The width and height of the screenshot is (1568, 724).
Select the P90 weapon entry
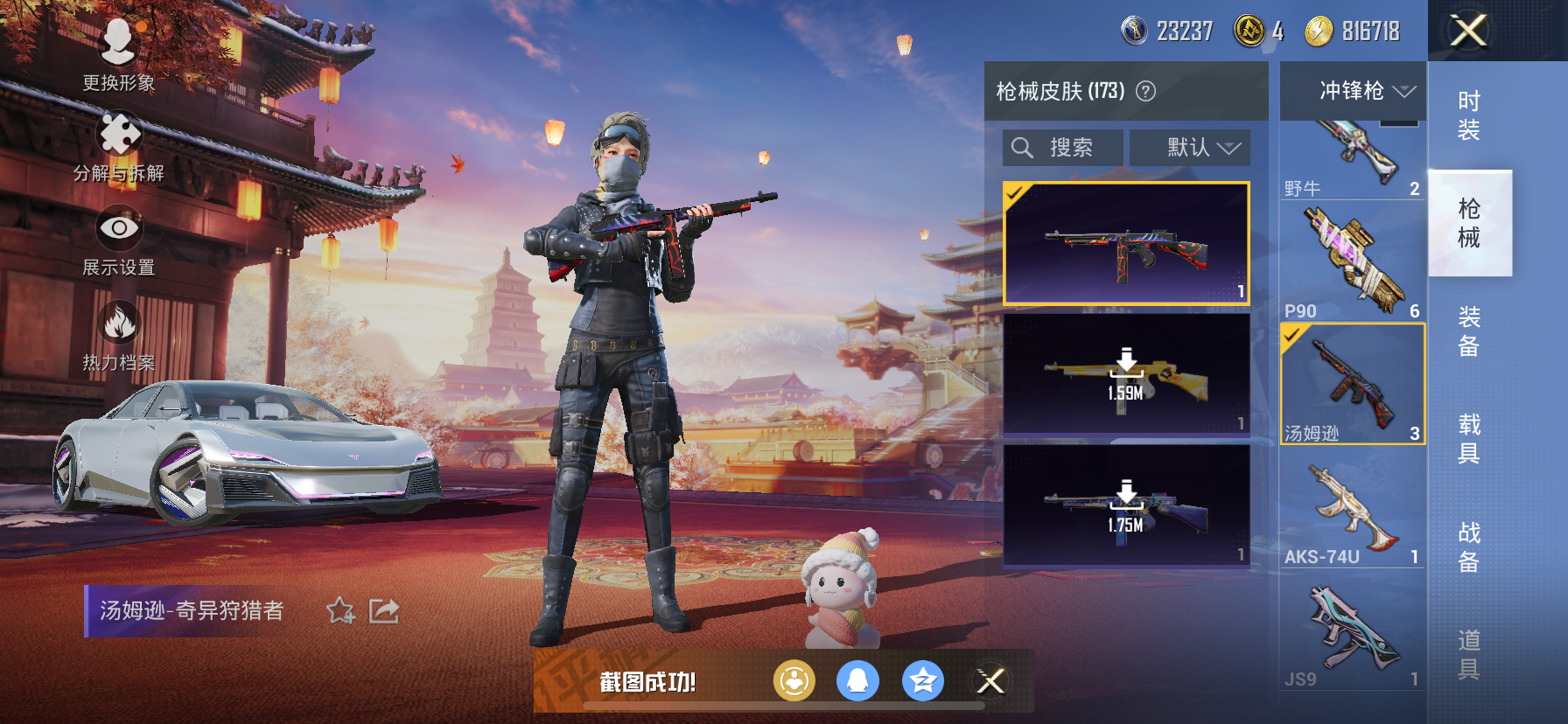(x=1353, y=262)
